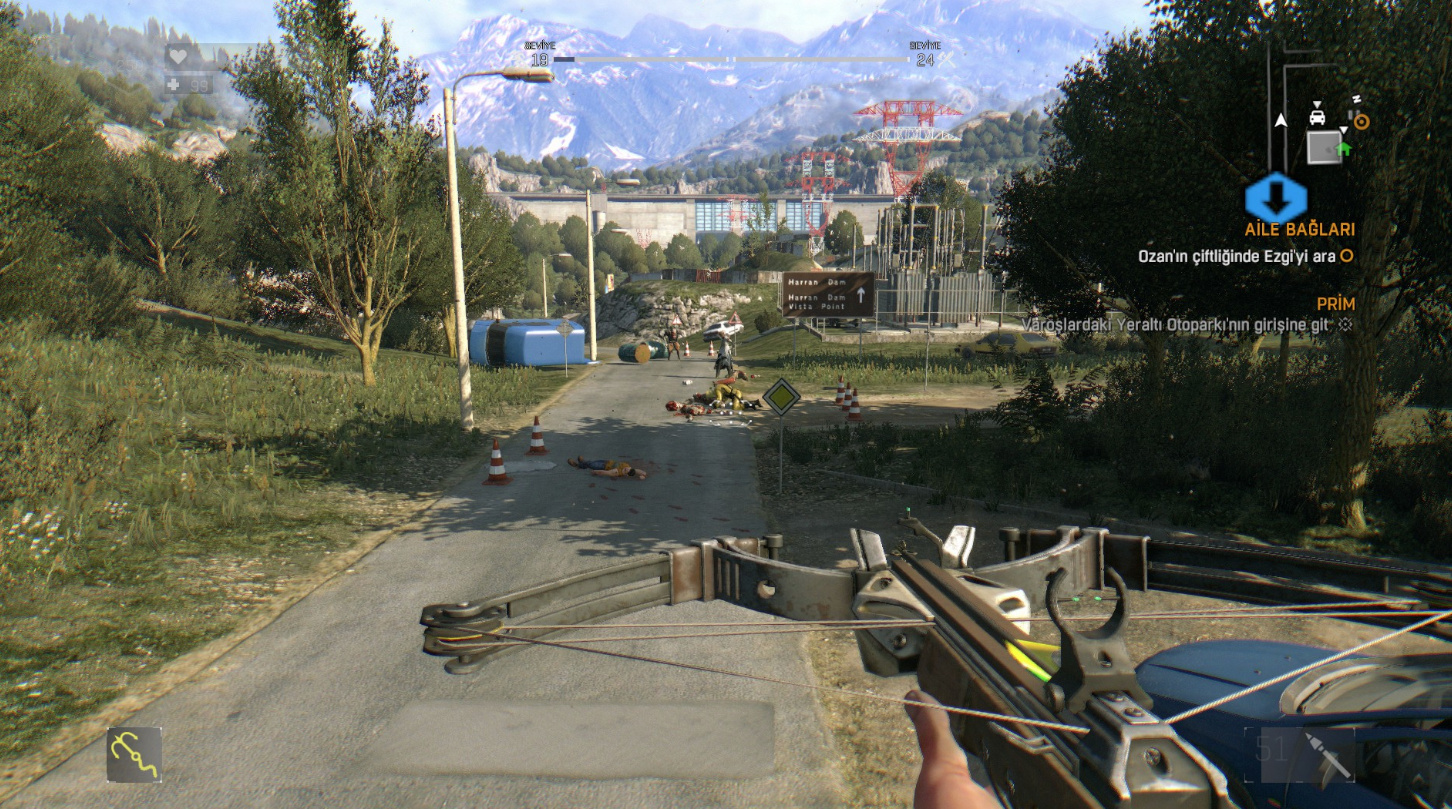1452x809 pixels.
Task: Select the orange ring quest marker on minimap
Action: pos(1361,121)
